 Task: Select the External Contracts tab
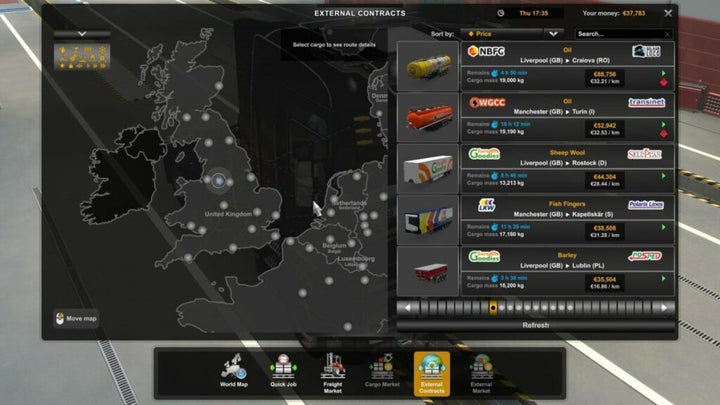pos(432,370)
